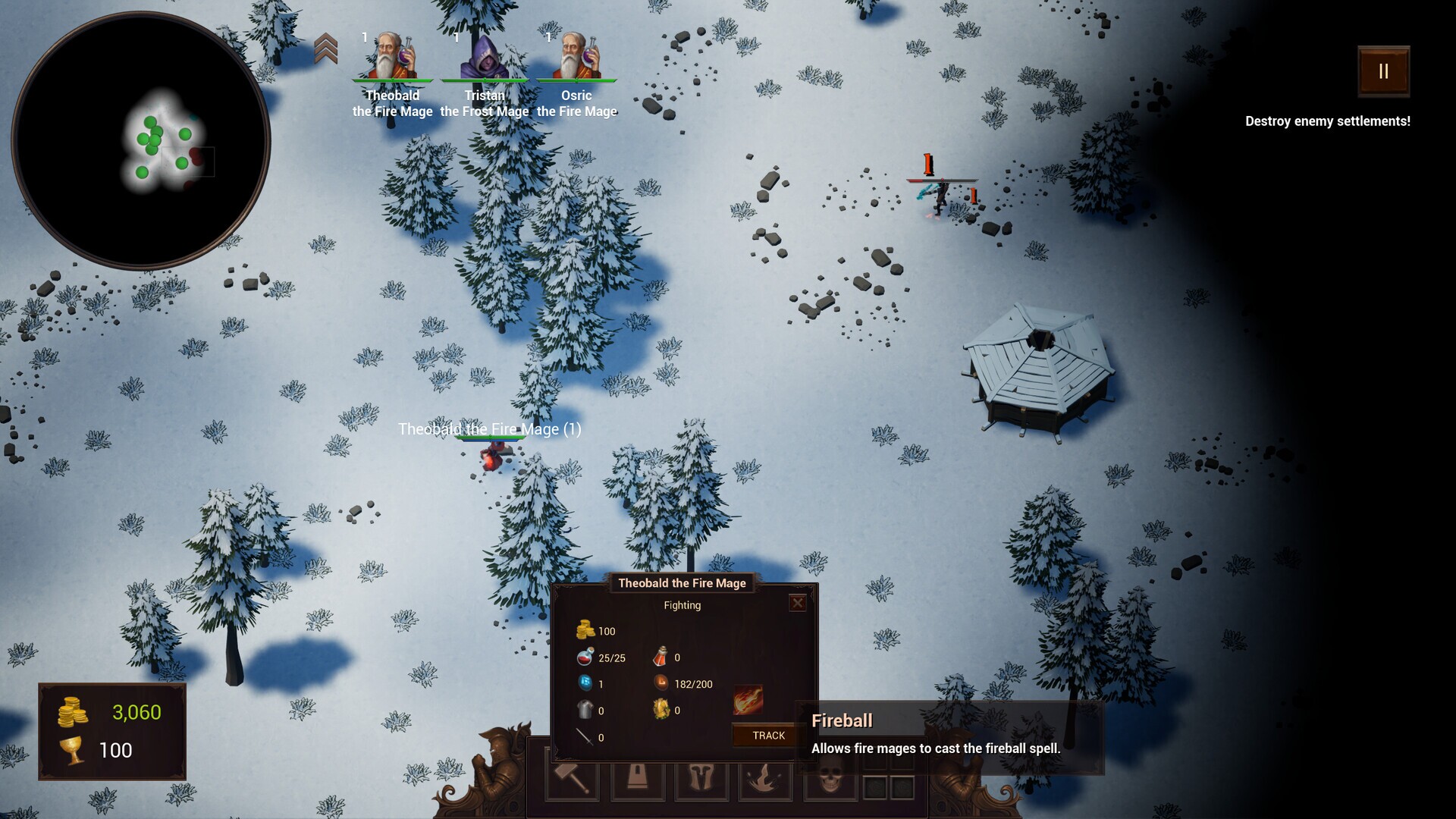Image resolution: width=1456 pixels, height=819 pixels.
Task: Collapse the unit portraits with the double chevron
Action: [x=328, y=47]
